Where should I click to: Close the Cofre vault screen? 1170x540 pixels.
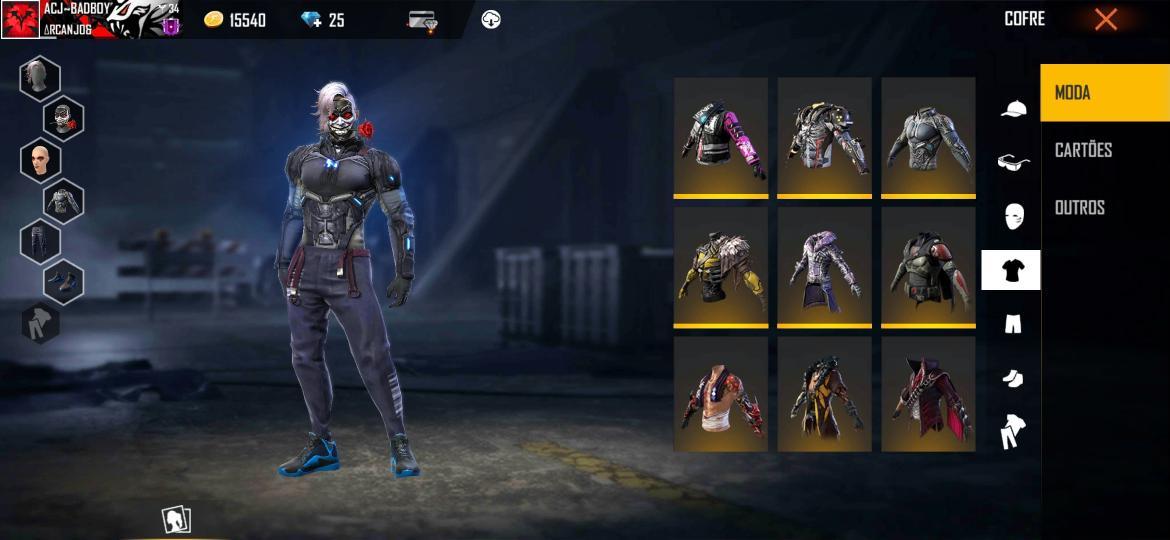click(x=1105, y=19)
